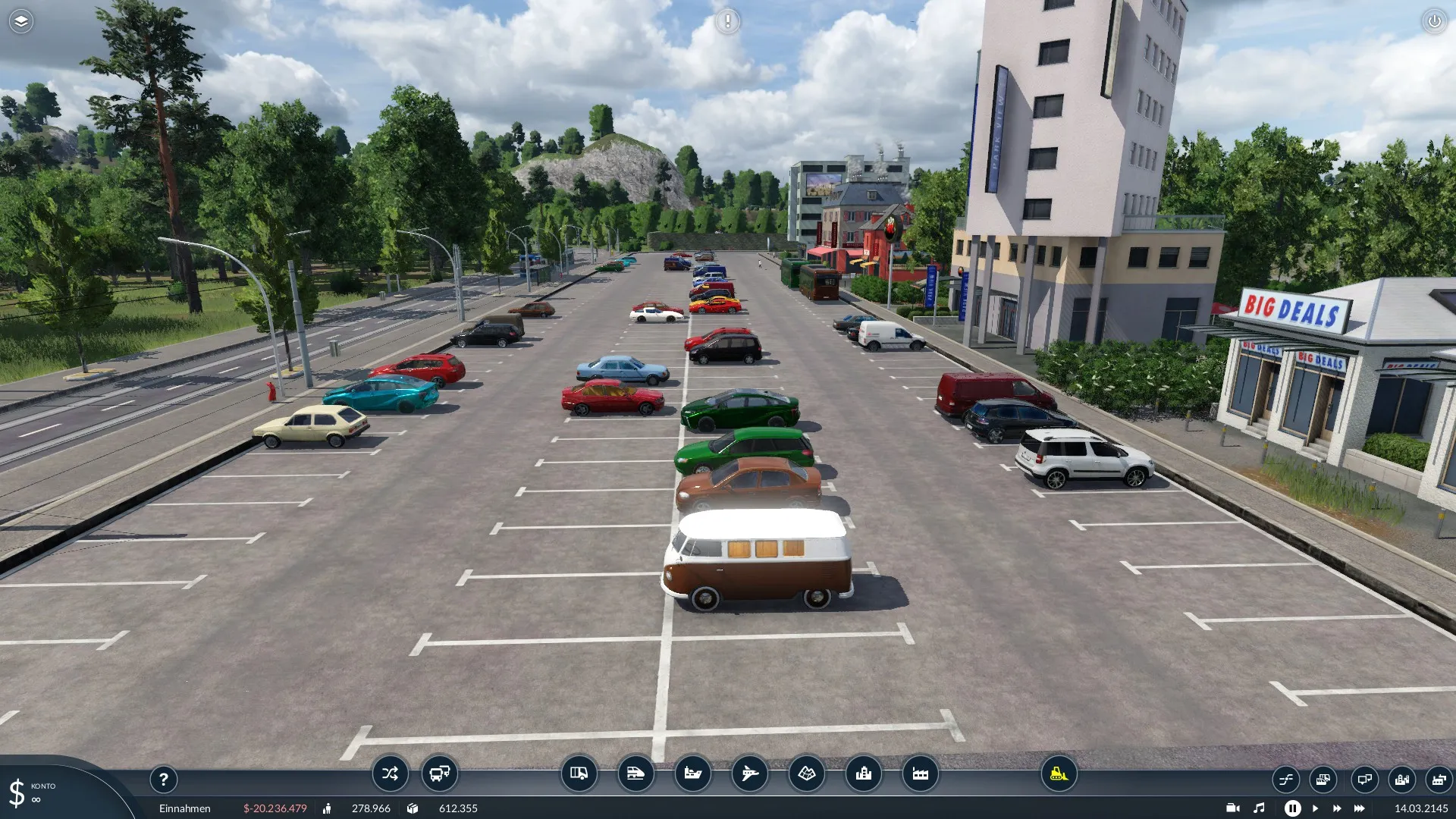The image size is (1456, 819).
Task: Click the exclamation warning notification icon
Action: 727,21
